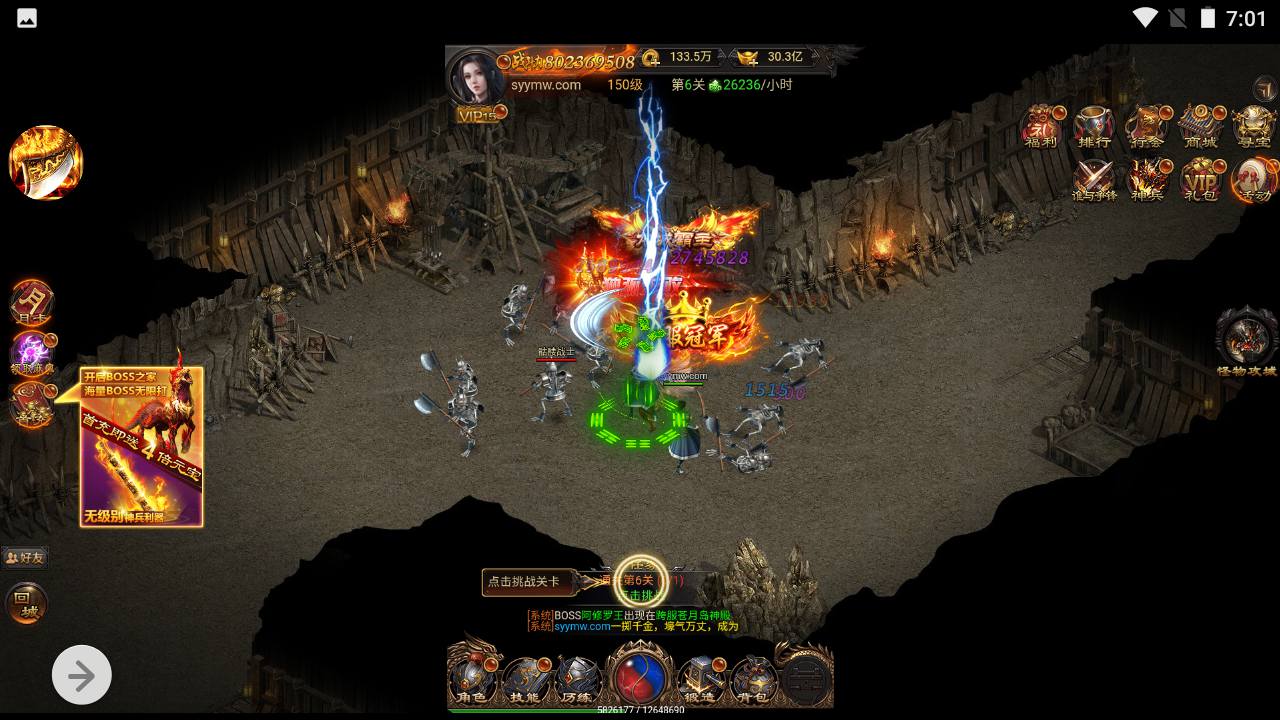Tap the first-recharge BOSS promo banner
Image resolution: width=1280 pixels, height=720 pixels.
click(142, 447)
